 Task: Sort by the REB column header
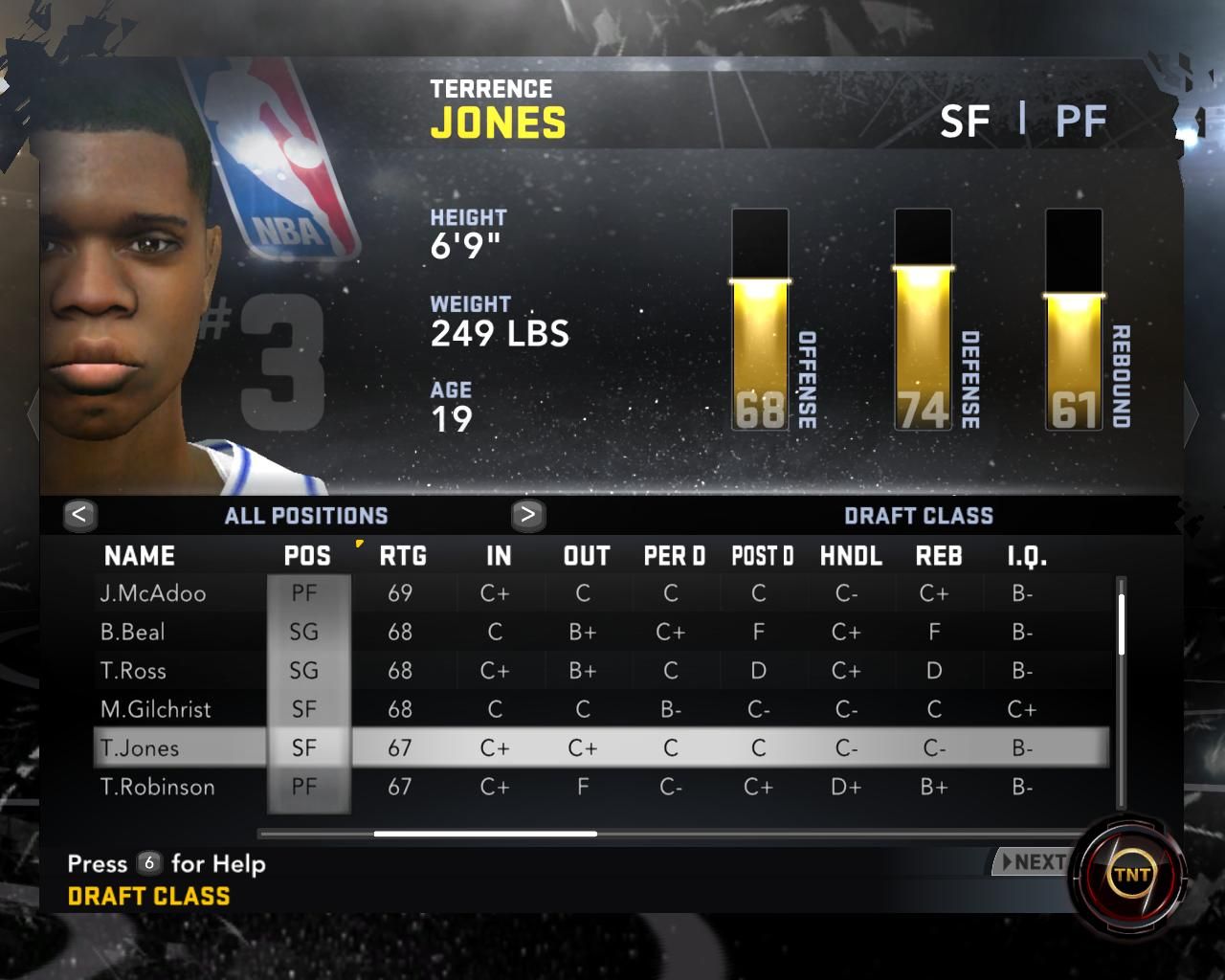tap(939, 556)
